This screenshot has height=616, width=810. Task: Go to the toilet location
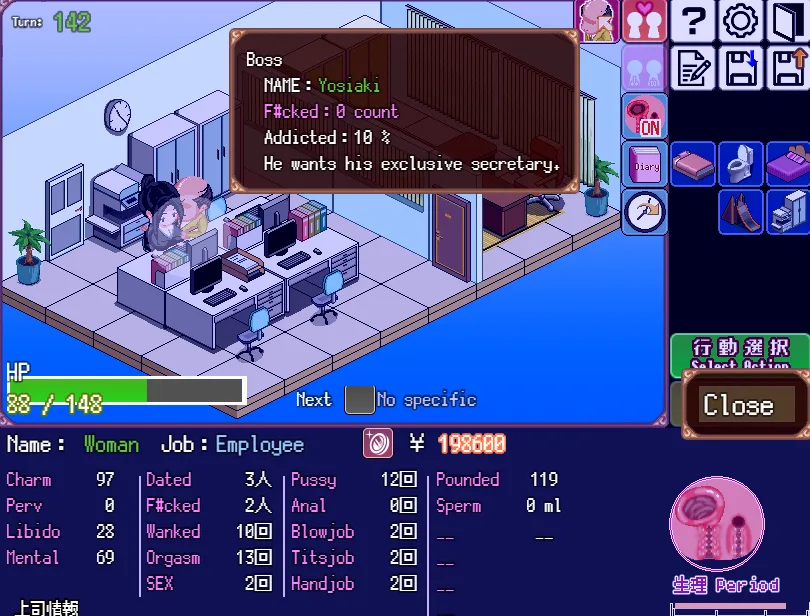pos(740,164)
